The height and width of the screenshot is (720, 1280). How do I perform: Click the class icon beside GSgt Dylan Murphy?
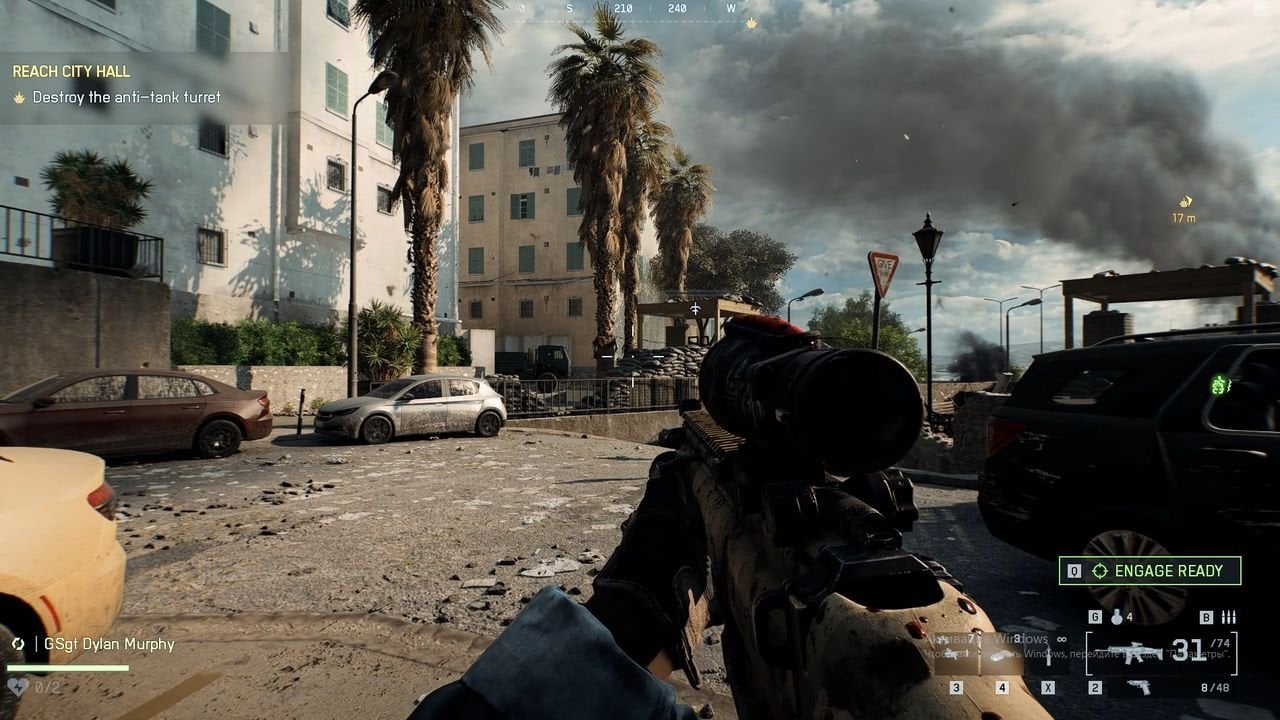coord(18,644)
